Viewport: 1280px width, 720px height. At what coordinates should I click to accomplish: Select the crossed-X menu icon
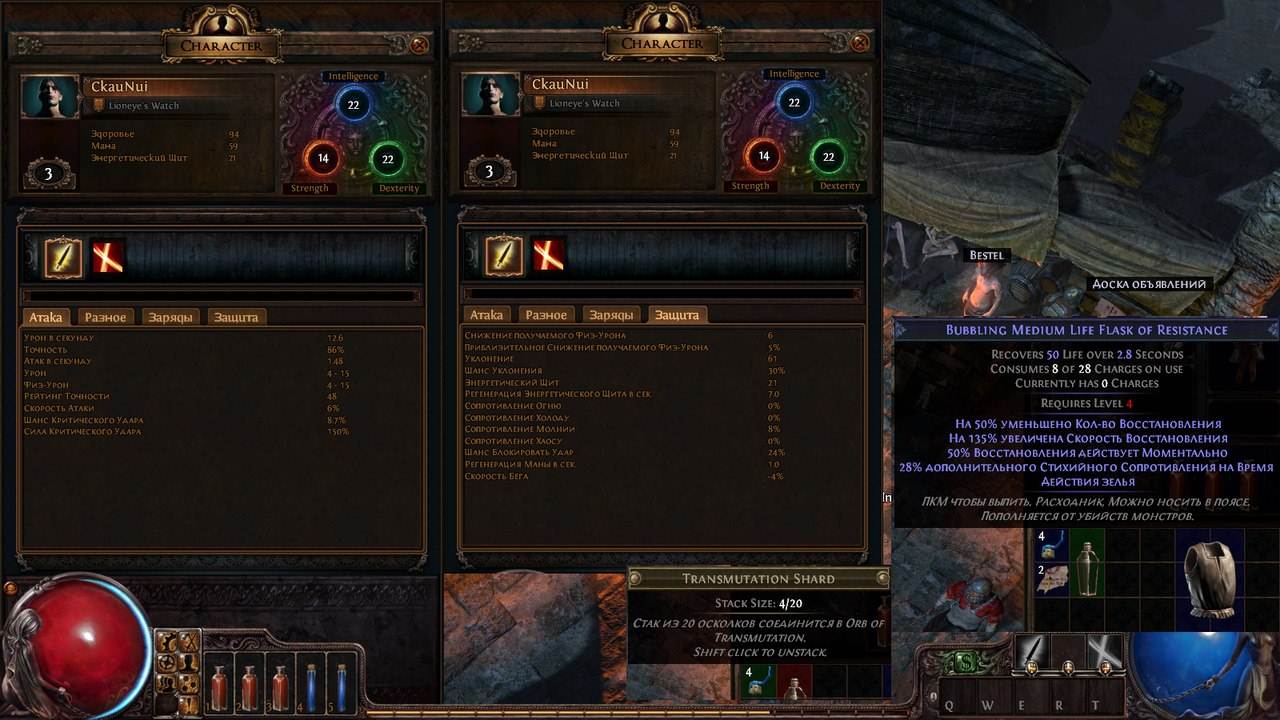click(x=189, y=641)
